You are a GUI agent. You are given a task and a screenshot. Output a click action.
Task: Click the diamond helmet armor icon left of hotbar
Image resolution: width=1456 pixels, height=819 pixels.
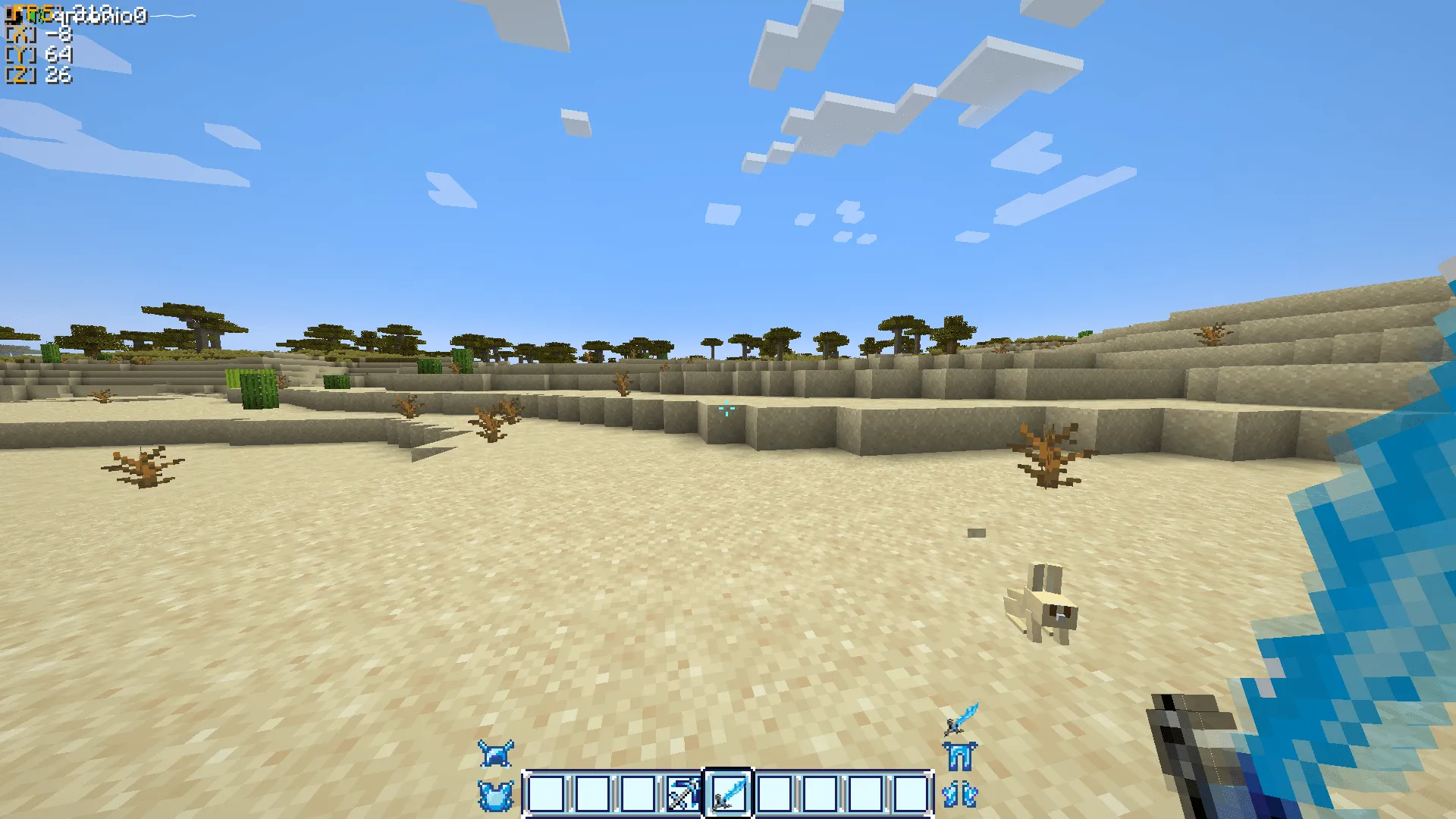click(x=497, y=752)
